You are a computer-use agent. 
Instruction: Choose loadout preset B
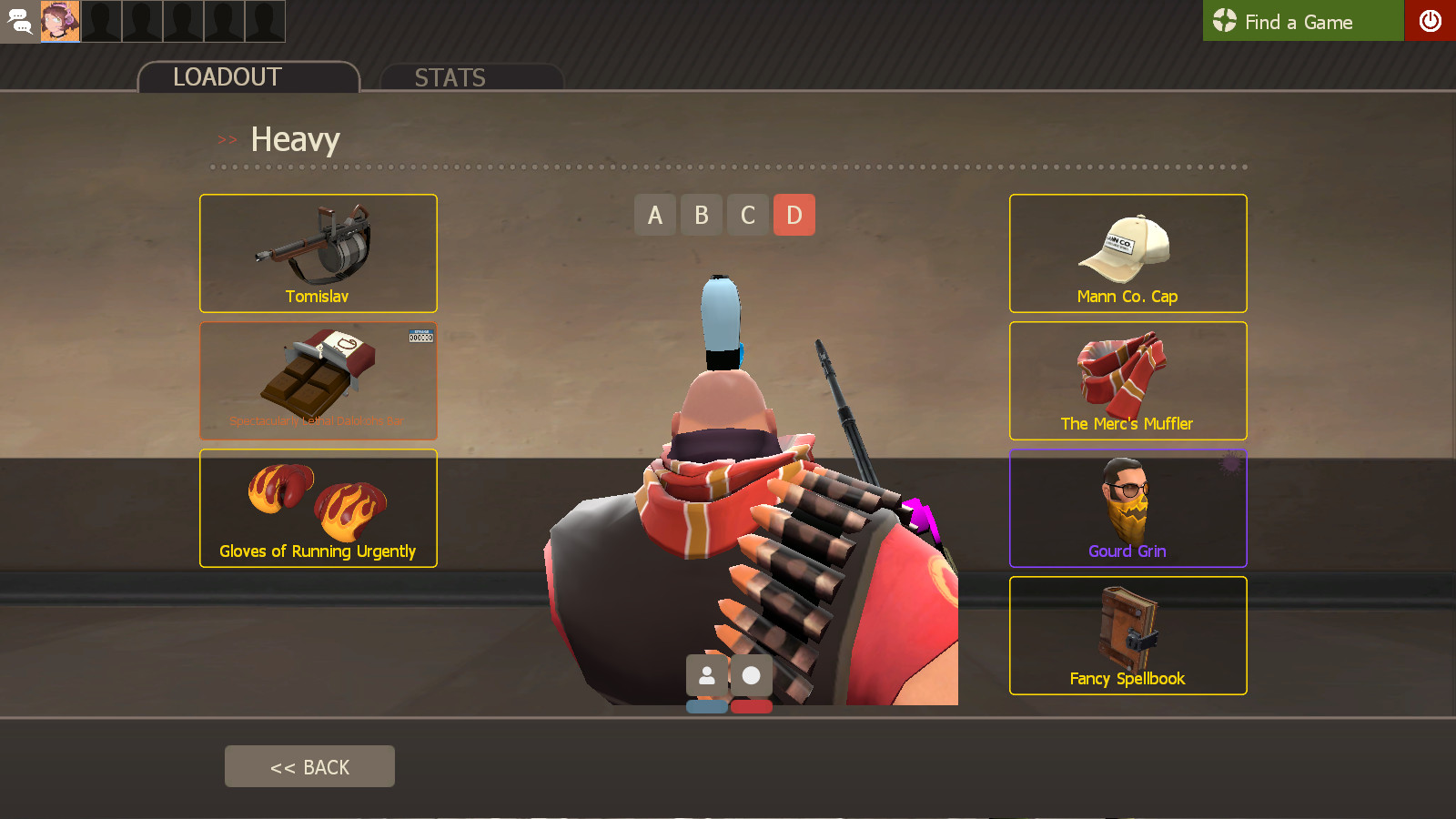(x=701, y=215)
